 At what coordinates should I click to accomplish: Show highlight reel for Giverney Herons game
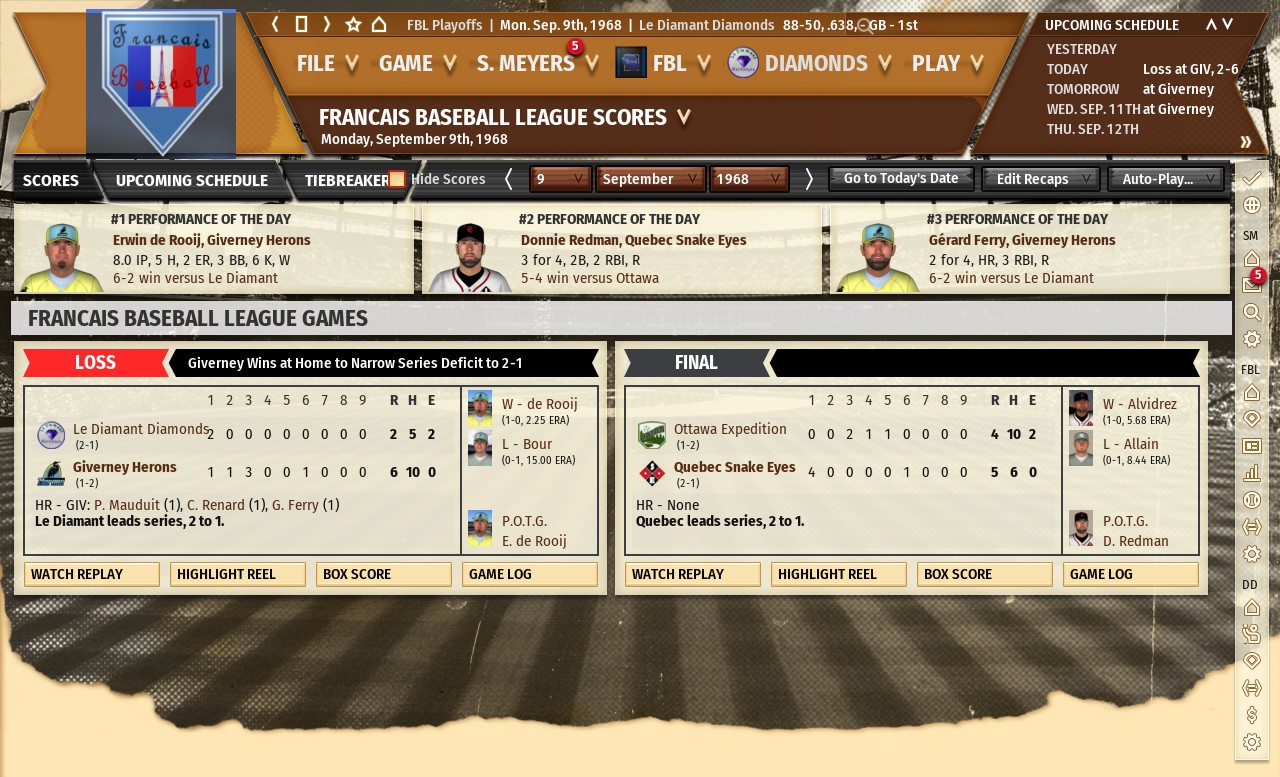238,575
